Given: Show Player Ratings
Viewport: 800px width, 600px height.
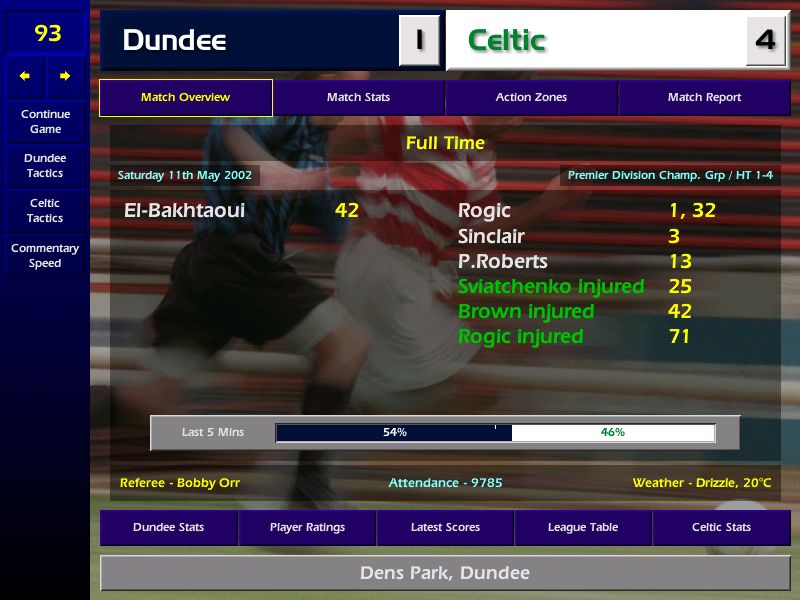Looking at the screenshot, I should [307, 527].
